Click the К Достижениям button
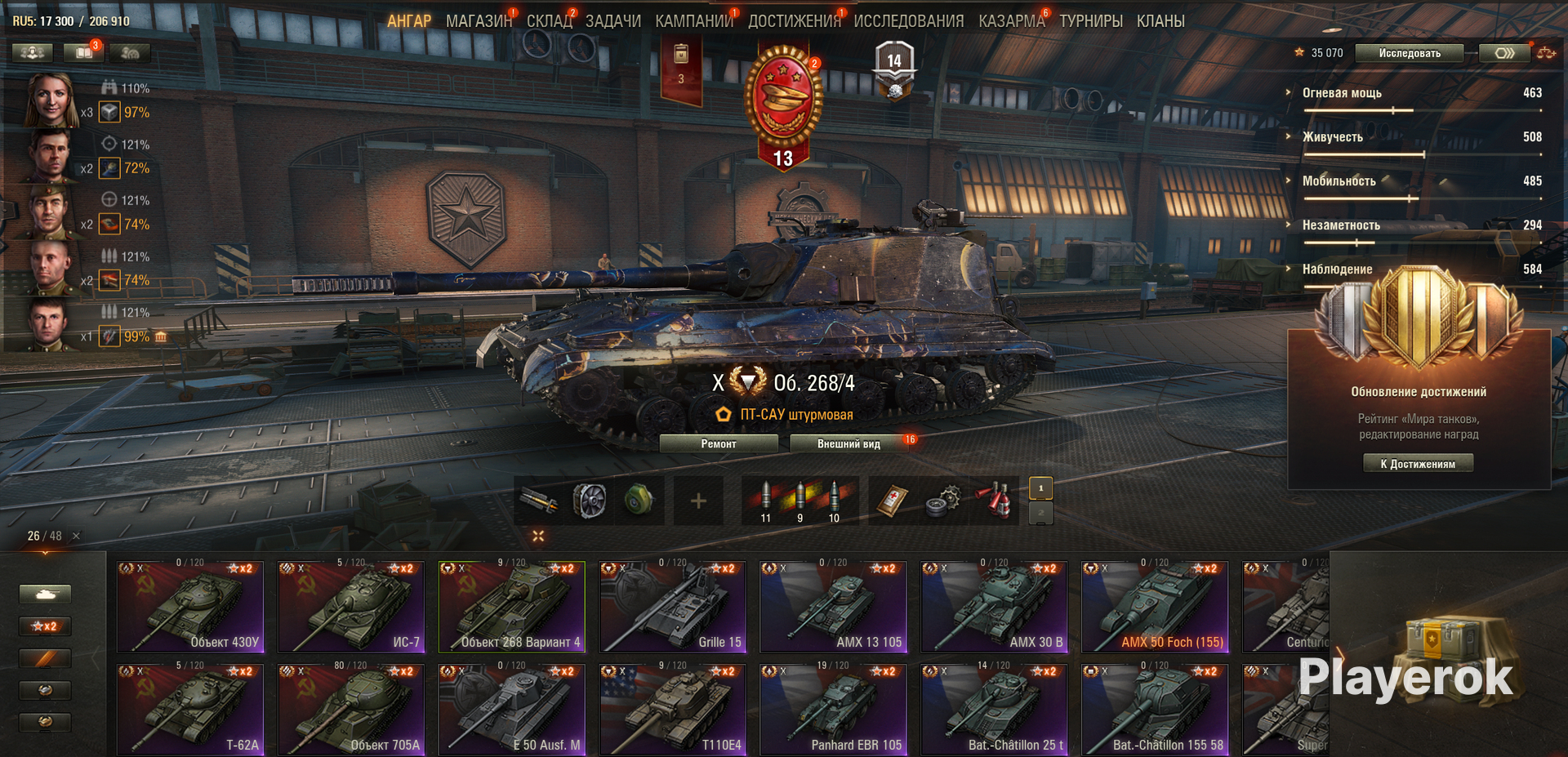Viewport: 1568px width, 757px height. 1418,464
